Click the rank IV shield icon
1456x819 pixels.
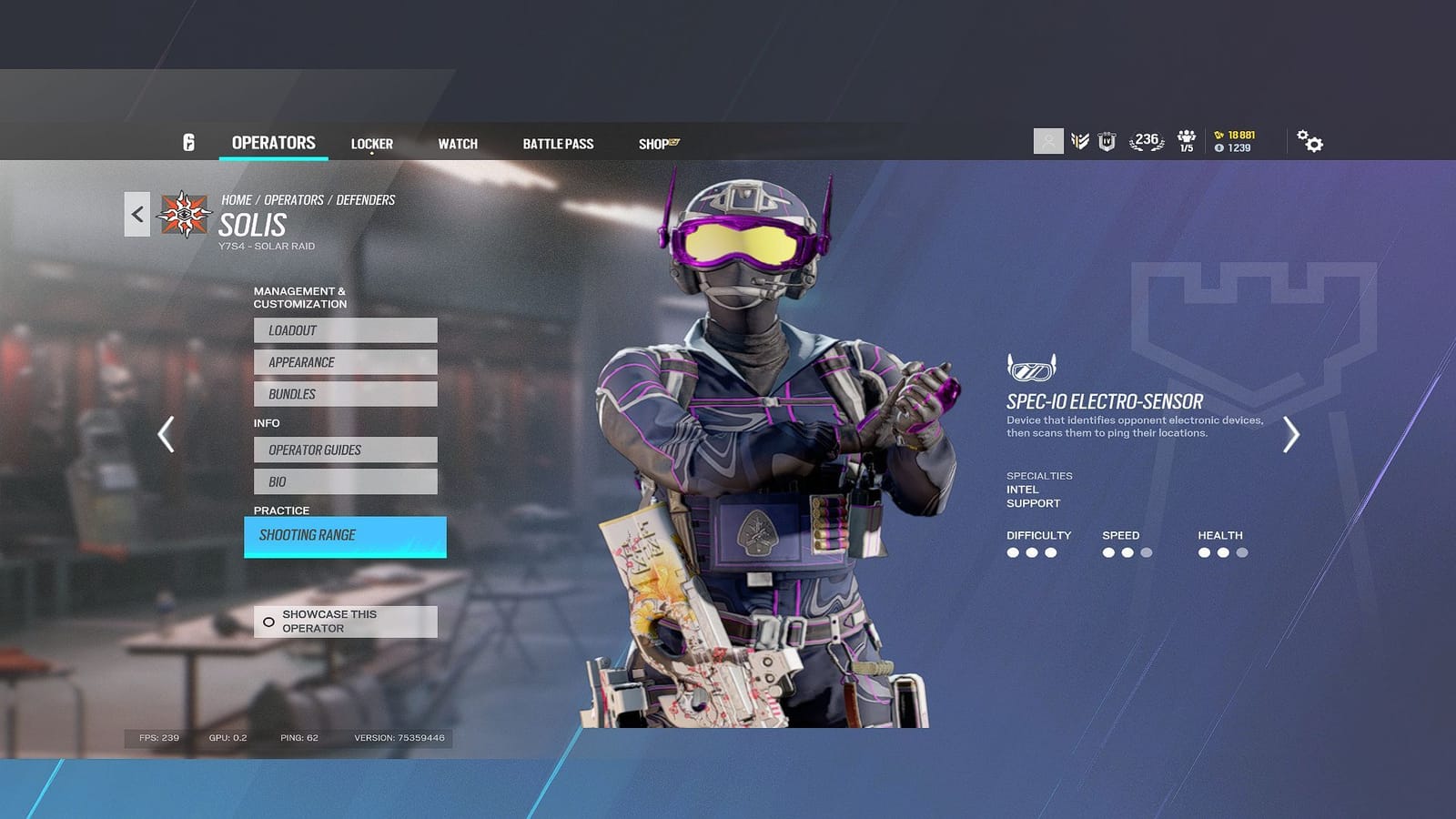click(1107, 141)
